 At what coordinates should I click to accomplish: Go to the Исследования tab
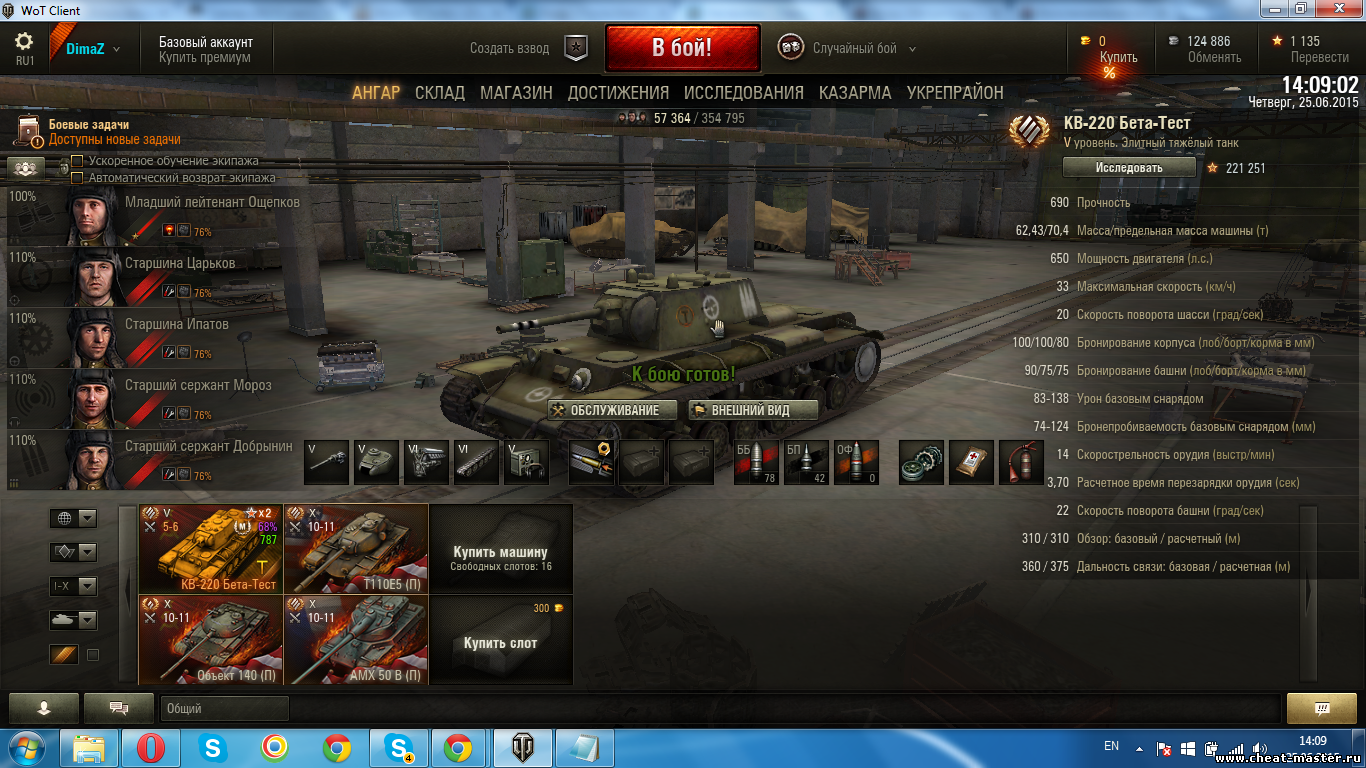(x=743, y=93)
